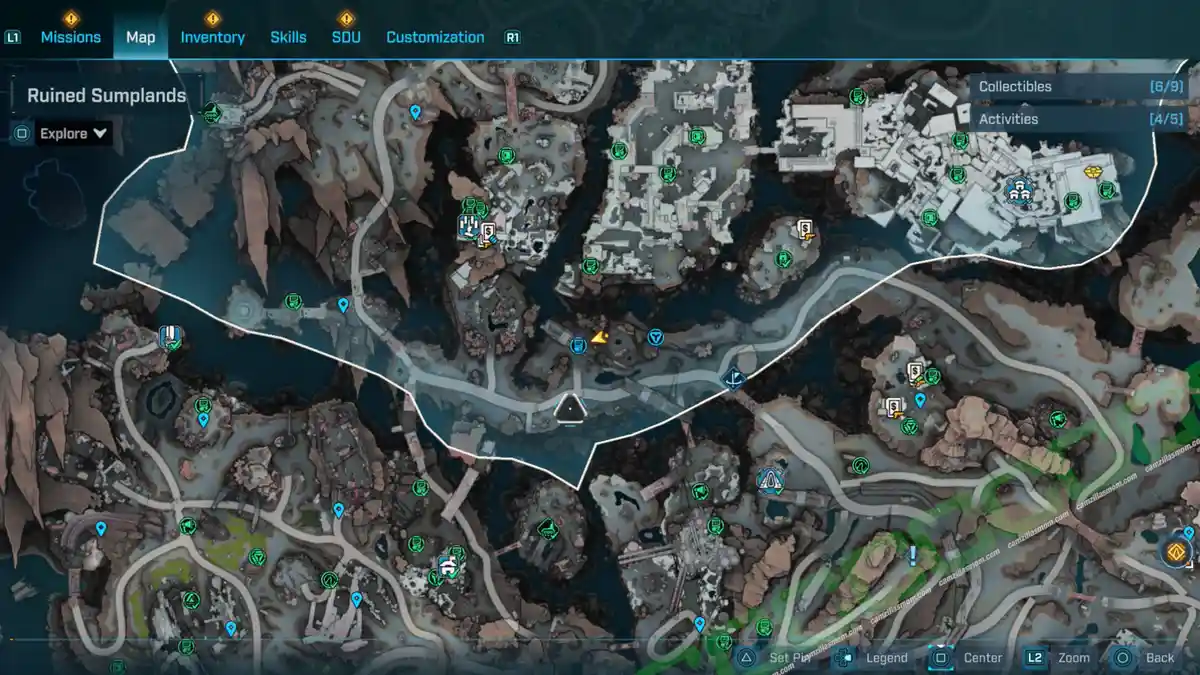This screenshot has width=1200, height=675.
Task: Choose the blue downward-triangle circle marker
Action: coord(655,337)
